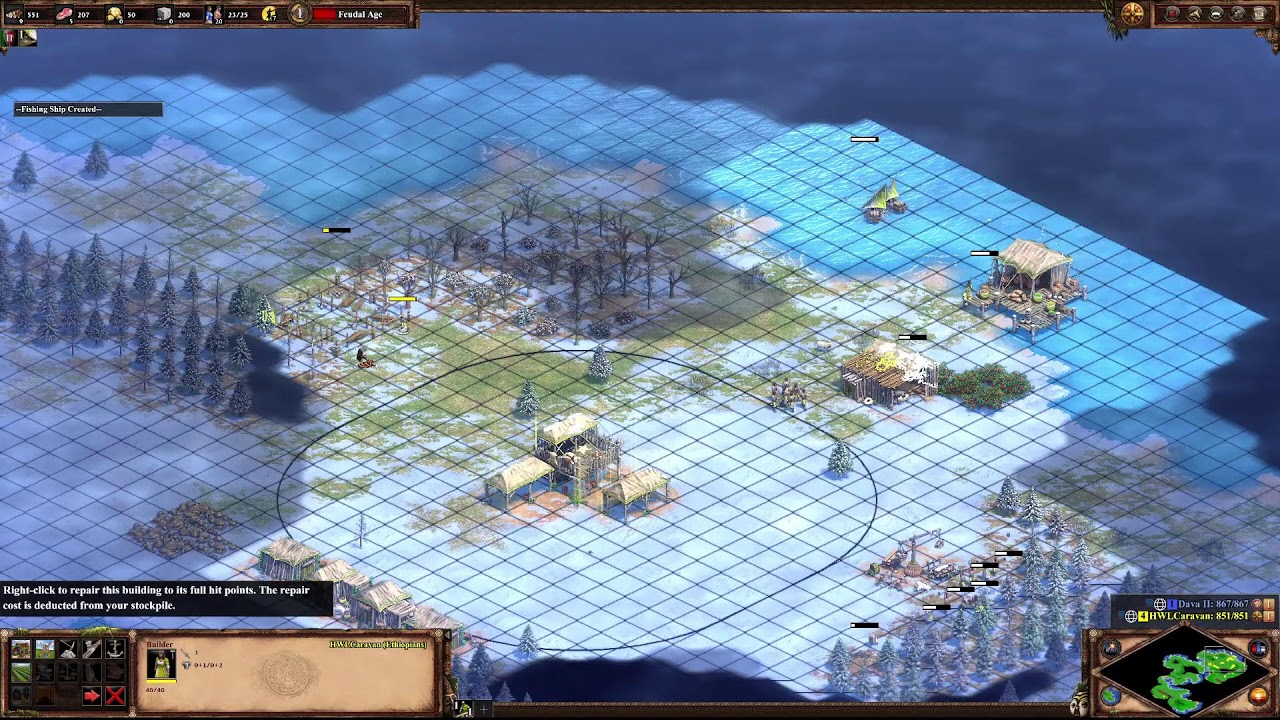Image resolution: width=1280 pixels, height=720 pixels.
Task: Select the House build icon
Action: [x=21, y=650]
